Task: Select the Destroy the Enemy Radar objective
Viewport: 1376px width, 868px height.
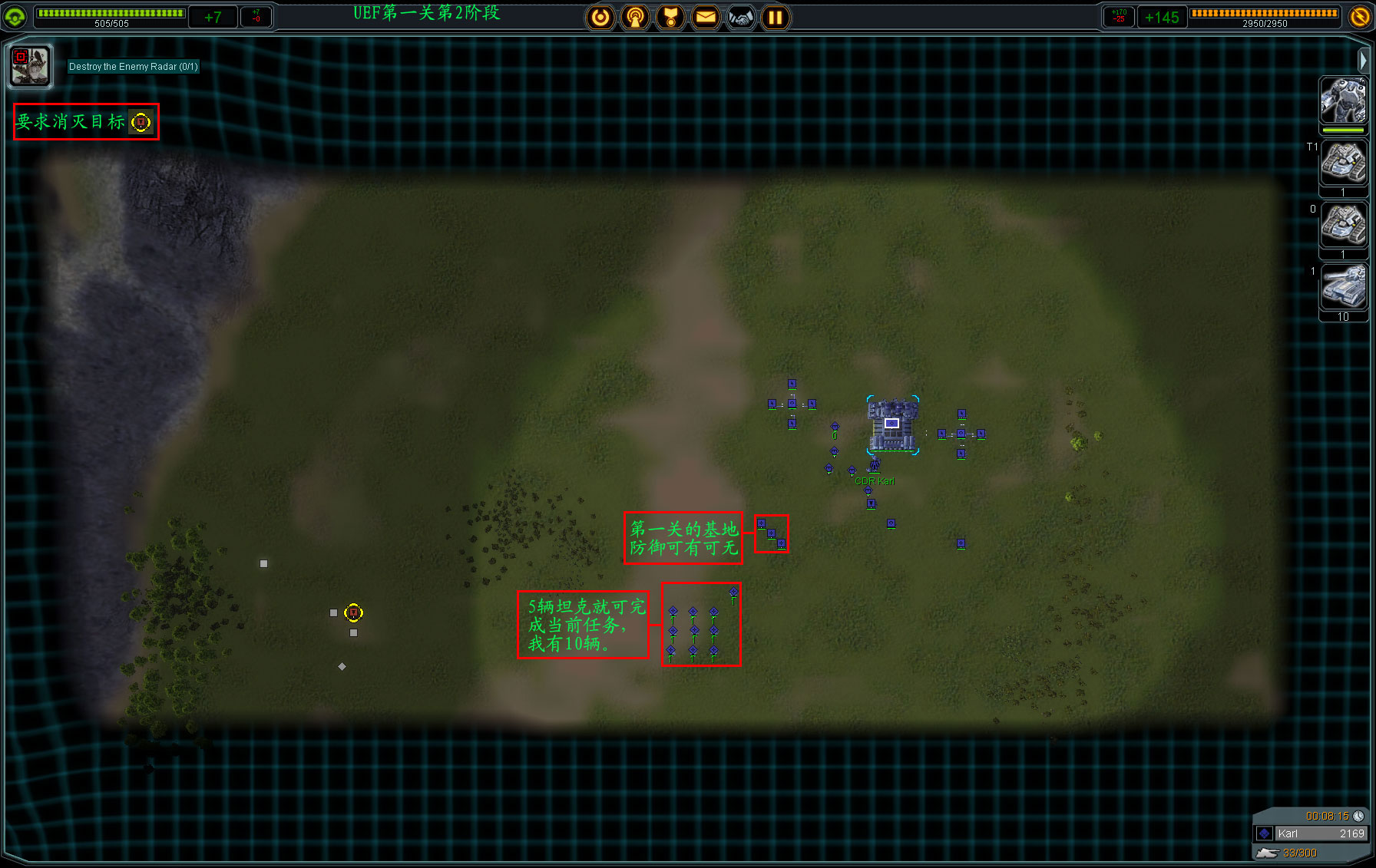Action: coord(133,67)
